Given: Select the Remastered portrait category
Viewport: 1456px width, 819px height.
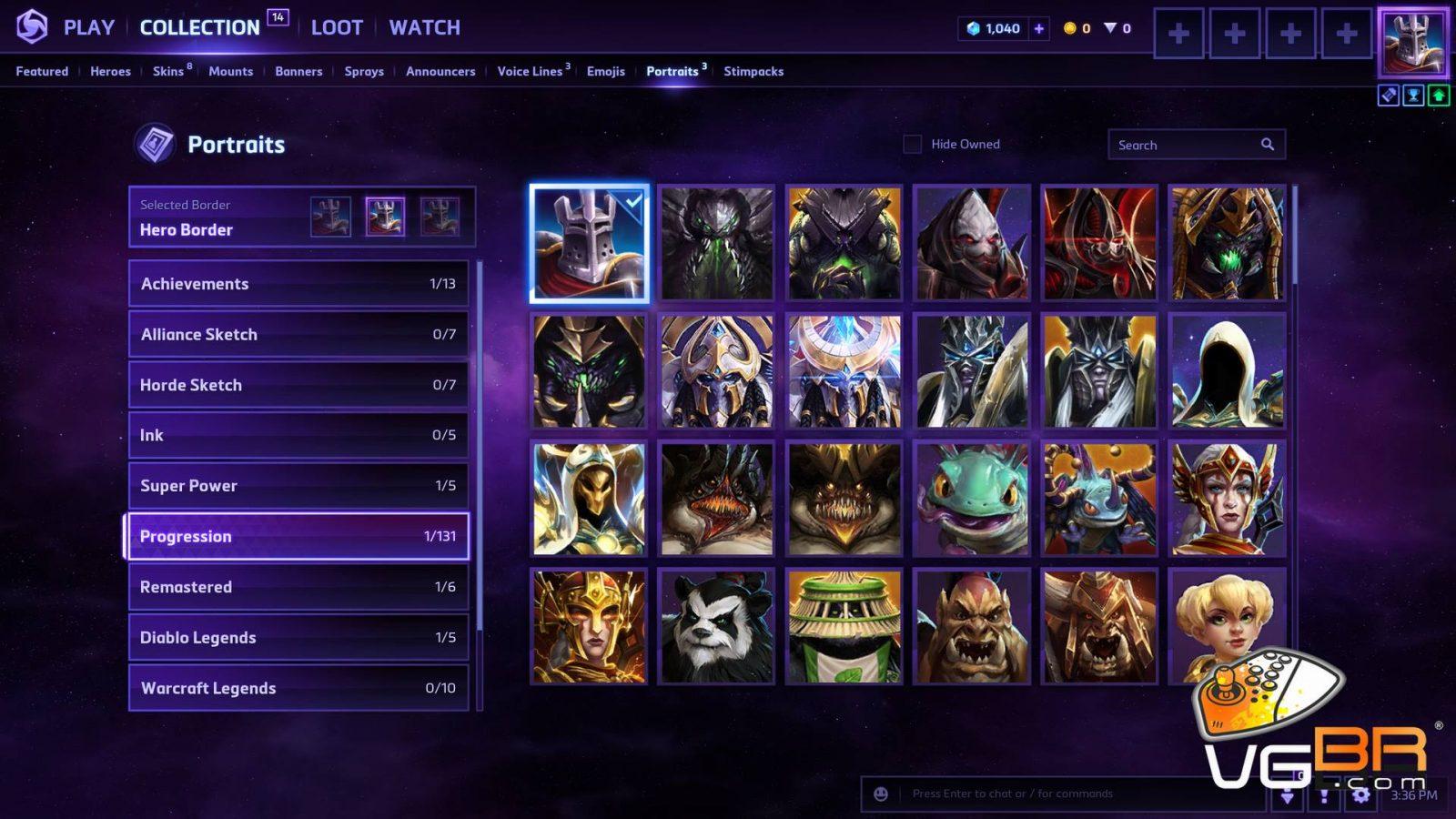Looking at the screenshot, I should (x=298, y=587).
